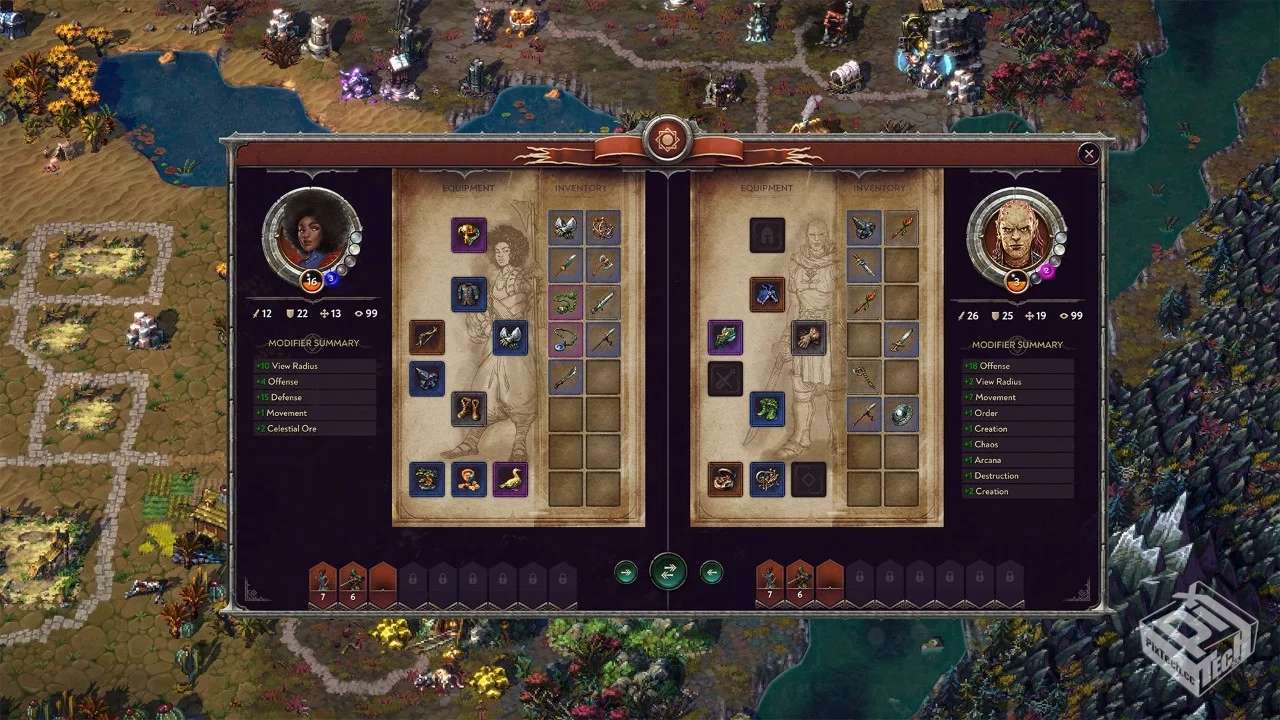Select the left hero's leather boots slot
The image size is (1280, 720).
click(468, 408)
